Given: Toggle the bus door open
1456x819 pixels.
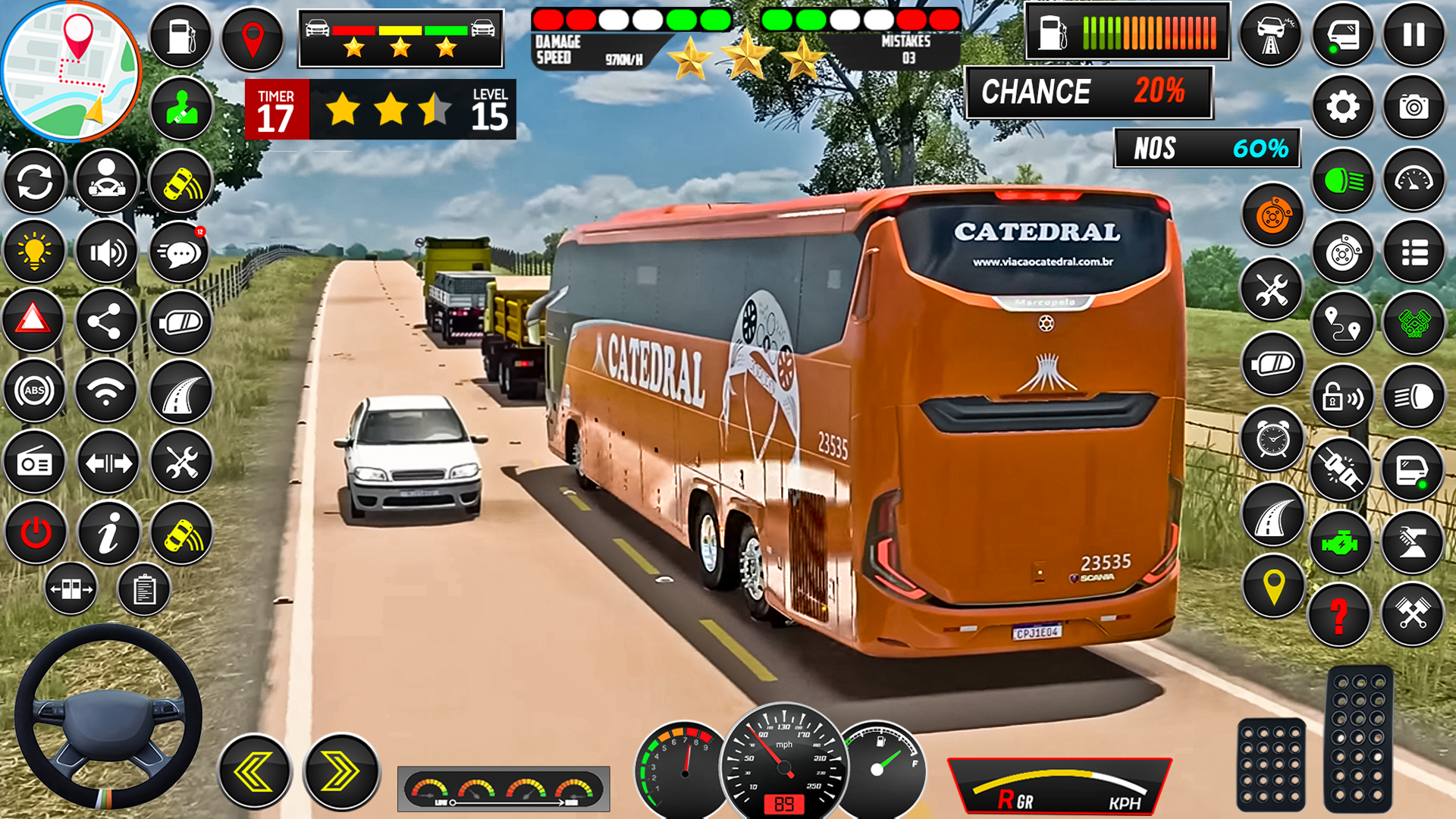Looking at the screenshot, I should tap(1341, 35).
